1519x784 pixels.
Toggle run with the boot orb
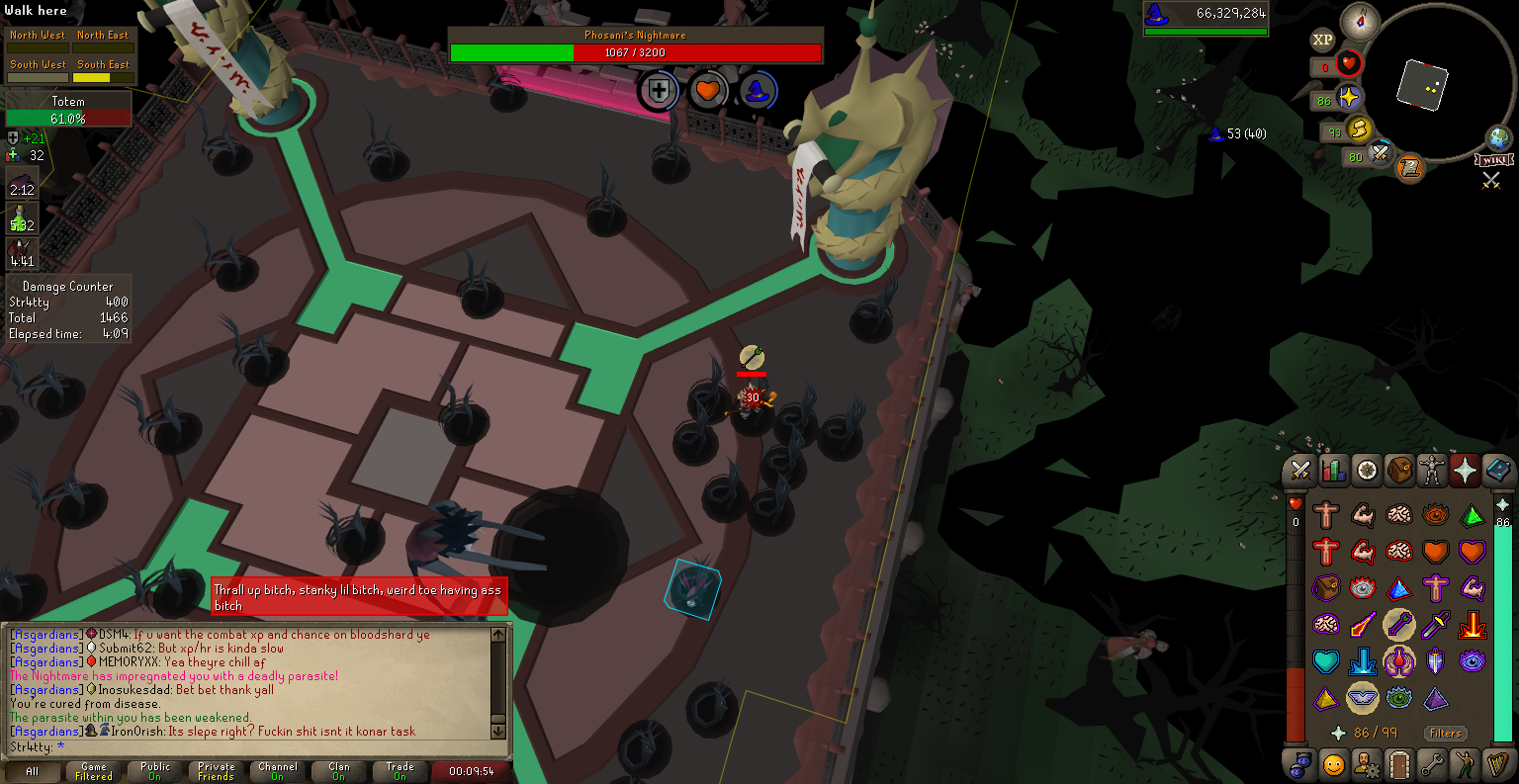coord(1359,129)
